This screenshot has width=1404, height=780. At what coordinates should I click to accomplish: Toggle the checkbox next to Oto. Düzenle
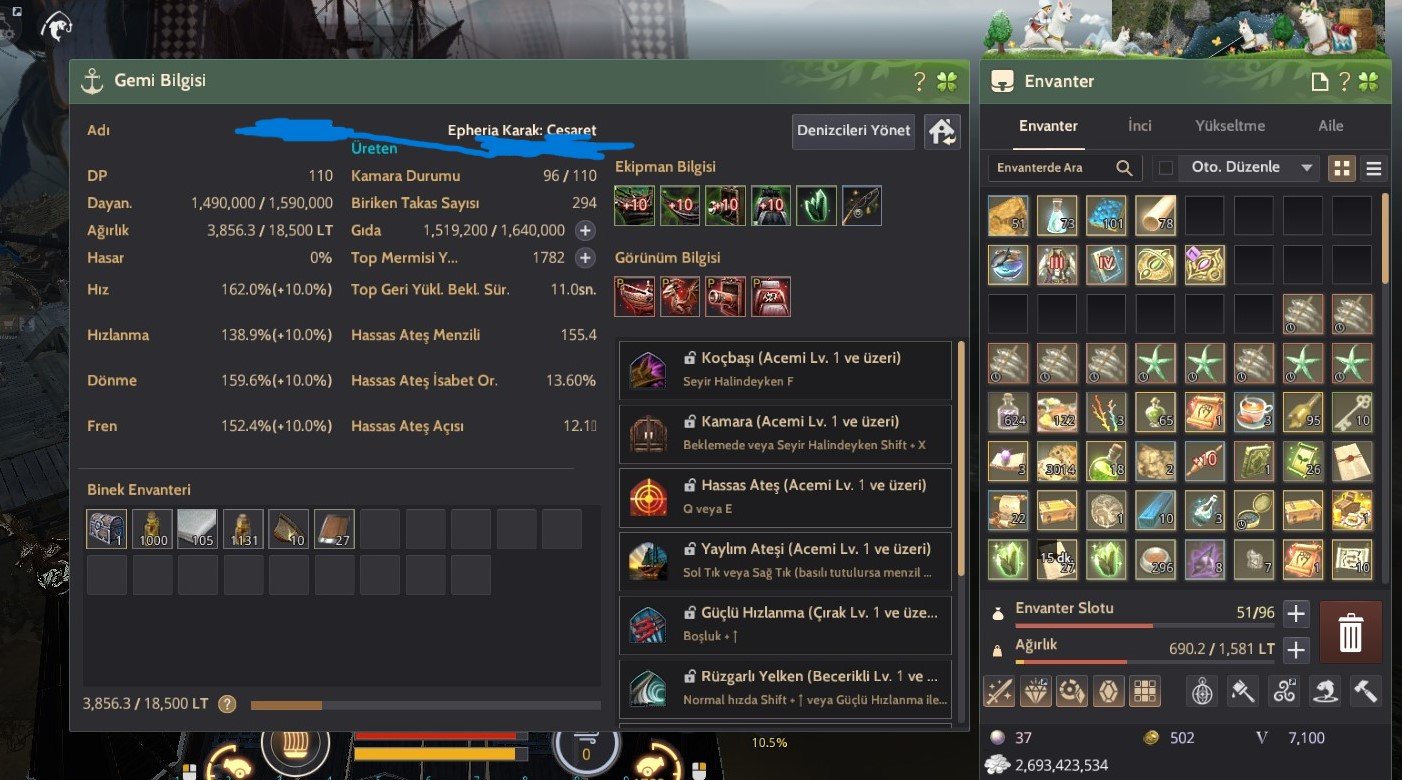coord(1165,167)
